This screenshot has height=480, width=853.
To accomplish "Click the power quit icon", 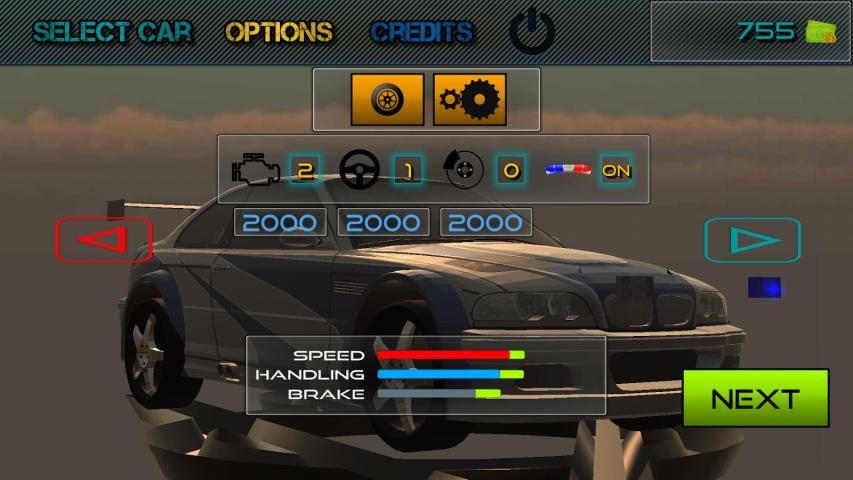I will pyautogui.click(x=531, y=32).
